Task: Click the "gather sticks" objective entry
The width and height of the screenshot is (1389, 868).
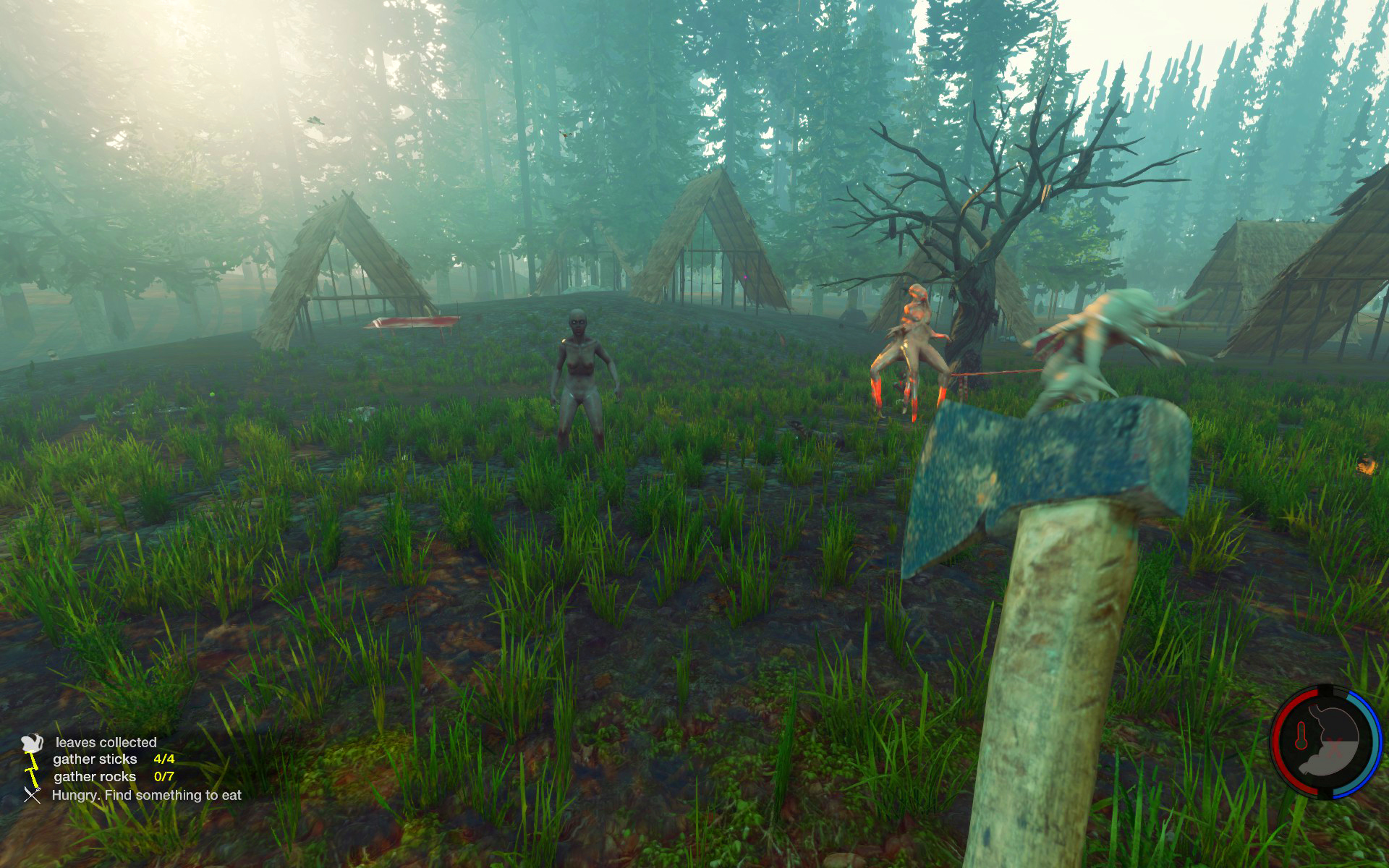Action: 95,759
